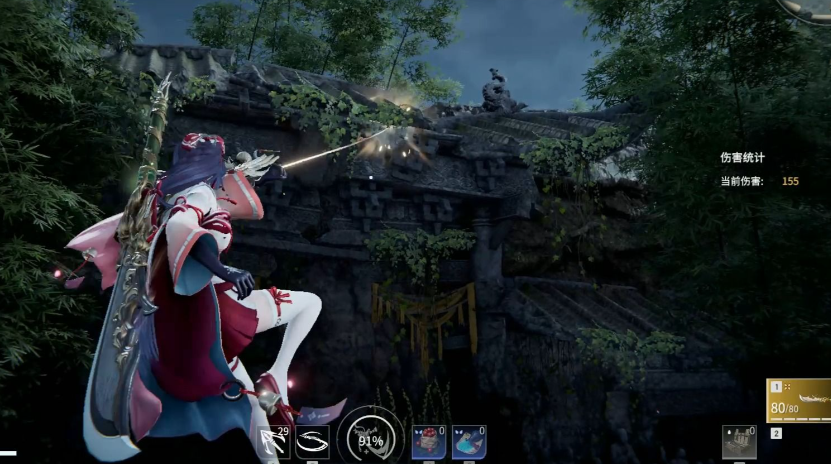The width and height of the screenshot is (831, 464).
Task: Use the grey repair kit item slot
Action: (739, 442)
